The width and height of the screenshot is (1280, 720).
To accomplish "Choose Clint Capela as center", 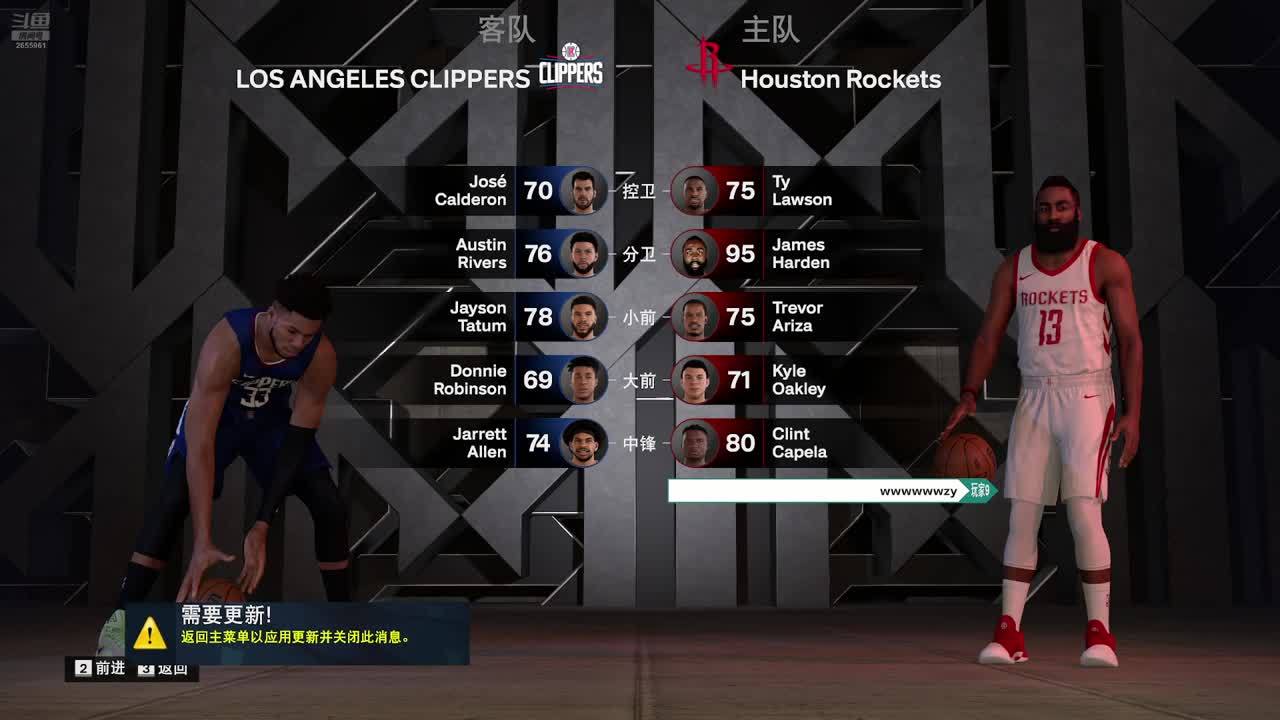I will [x=770, y=443].
